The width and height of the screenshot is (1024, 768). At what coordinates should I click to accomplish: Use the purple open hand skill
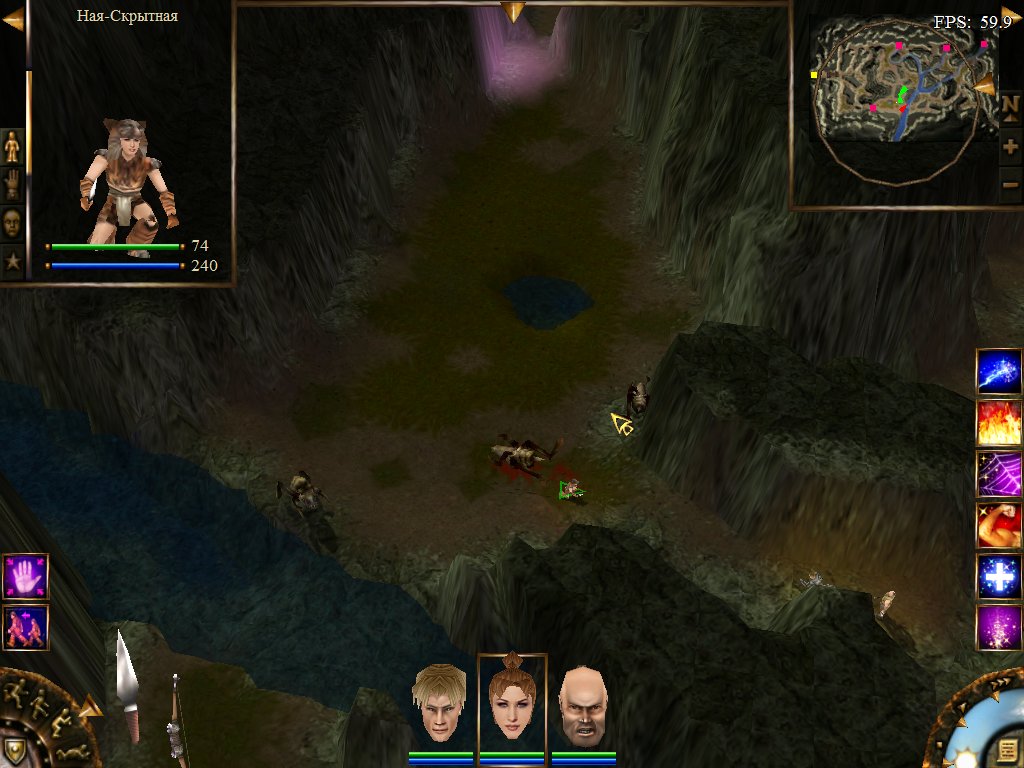click(x=25, y=577)
